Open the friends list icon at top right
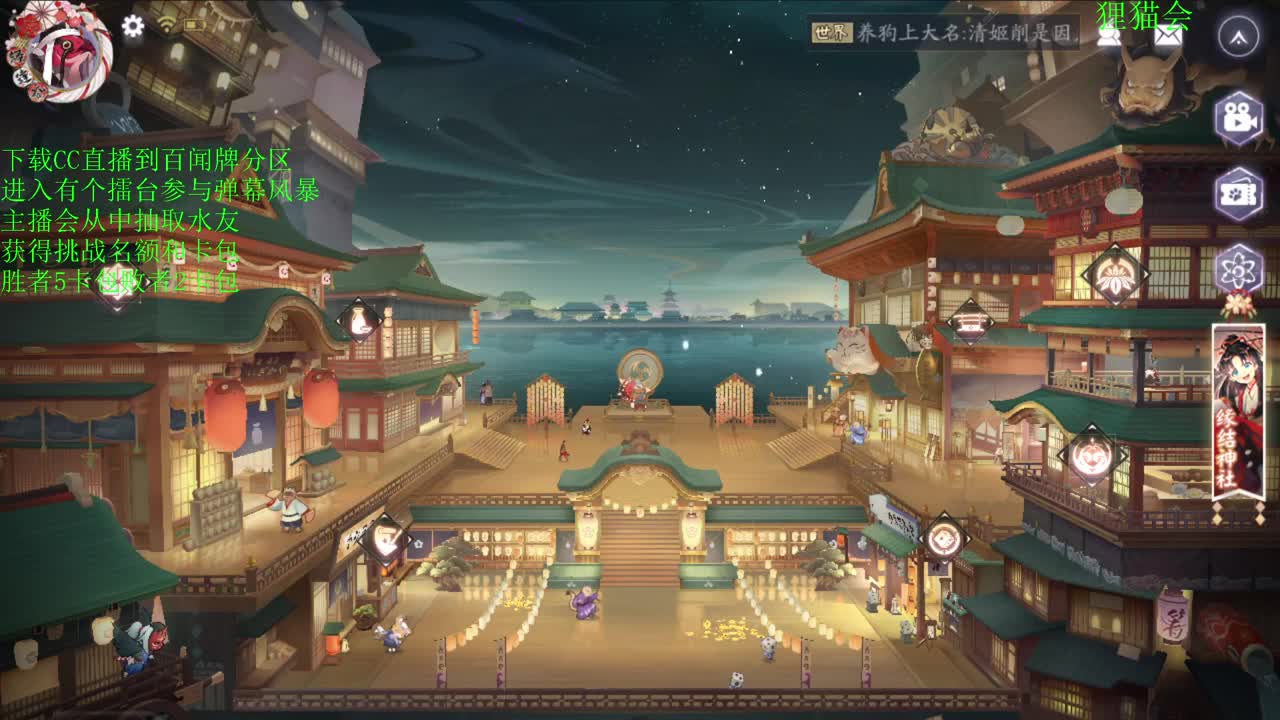The width and height of the screenshot is (1280, 720). click(x=1106, y=37)
